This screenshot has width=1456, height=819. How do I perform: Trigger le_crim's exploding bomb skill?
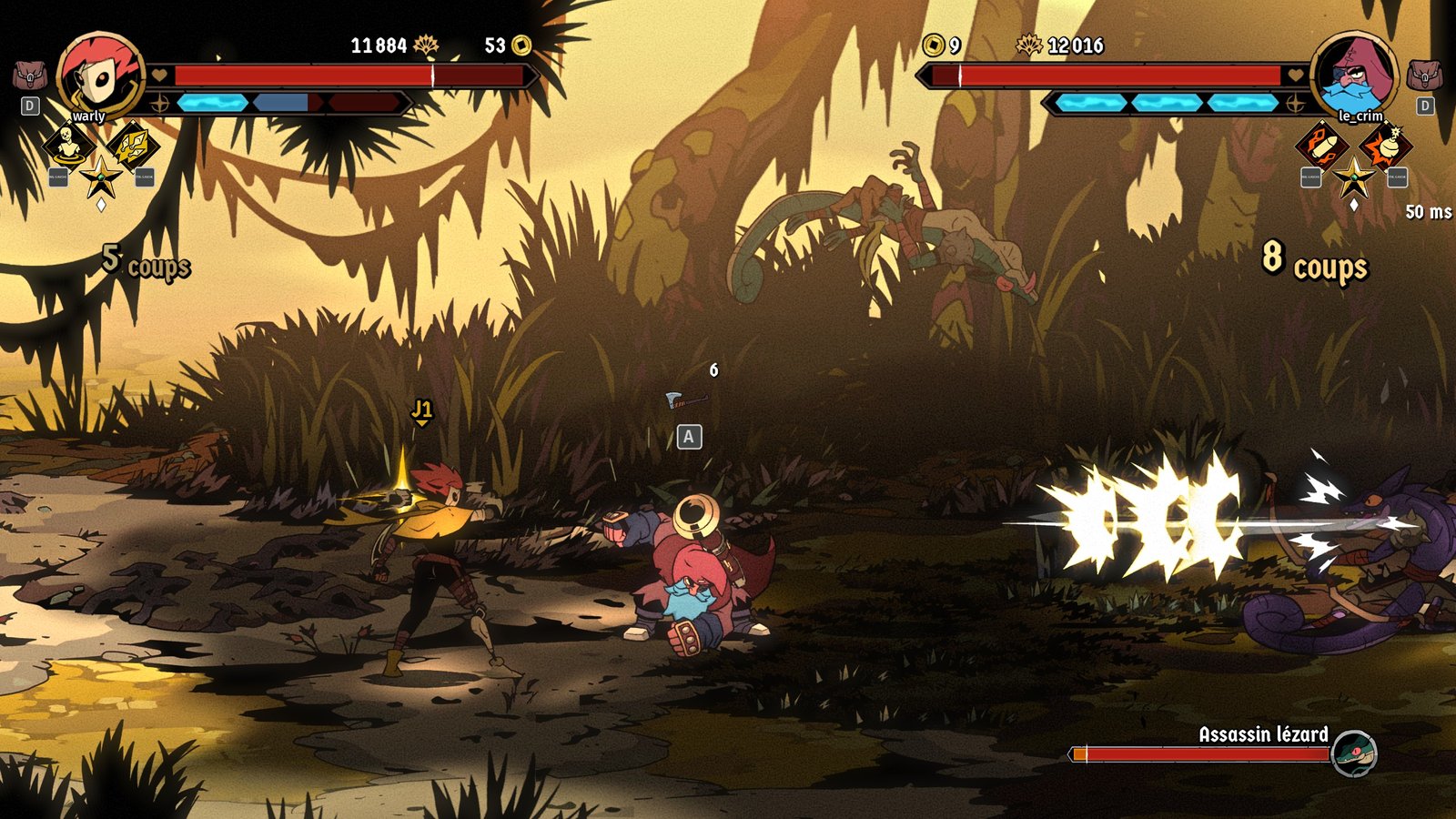point(1385,144)
